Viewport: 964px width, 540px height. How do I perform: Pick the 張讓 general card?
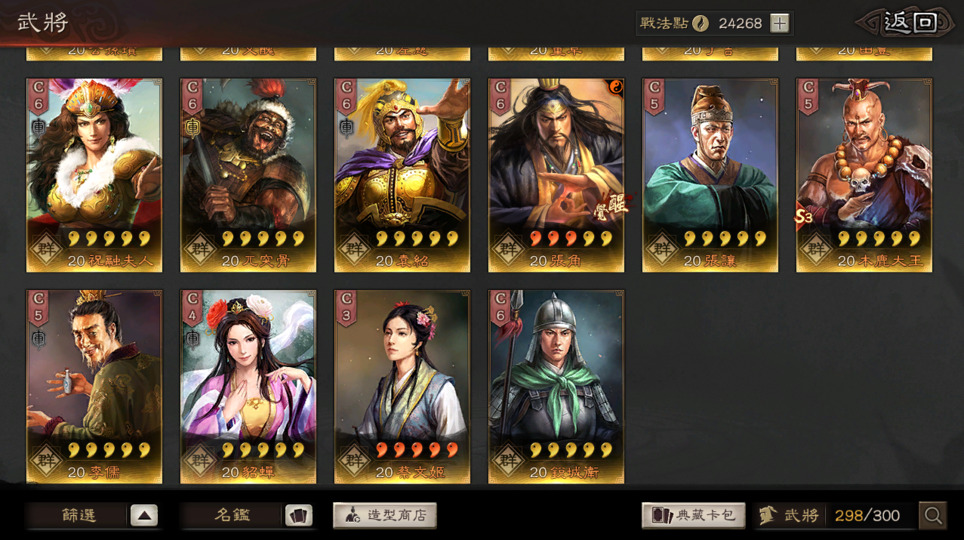pos(710,175)
